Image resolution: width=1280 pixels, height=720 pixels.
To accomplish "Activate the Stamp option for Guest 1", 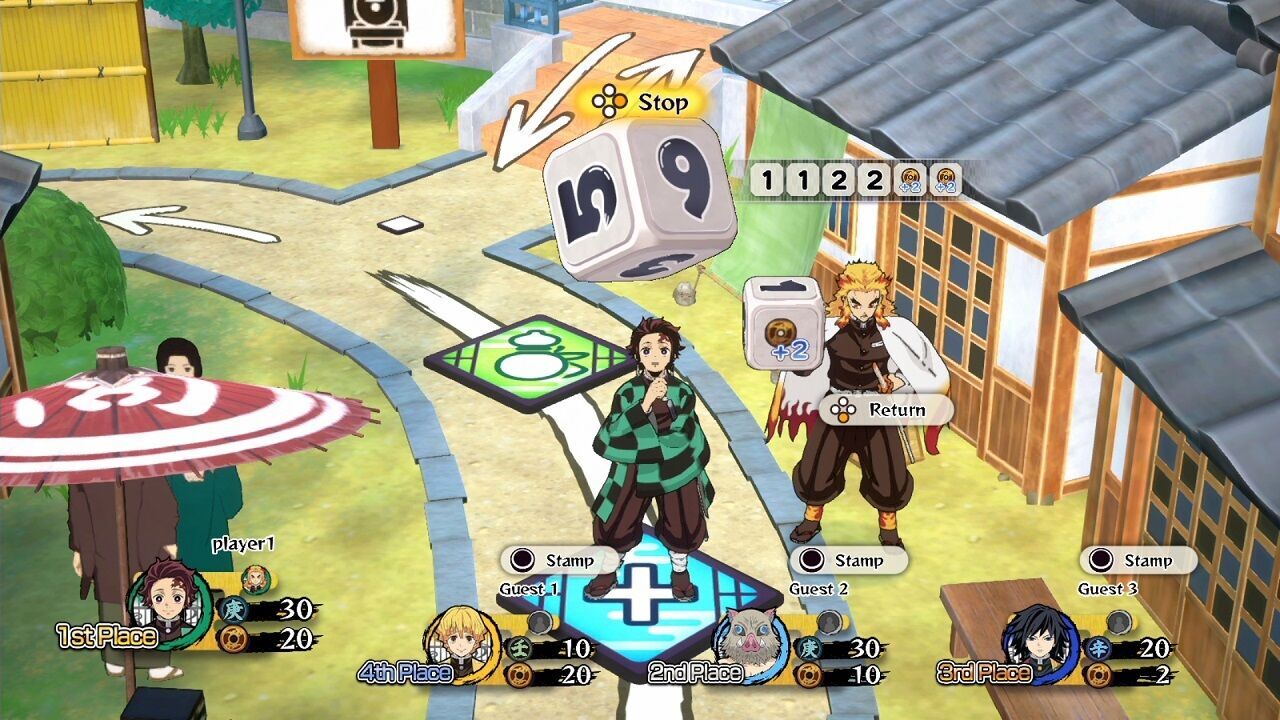I will pyautogui.click(x=560, y=561).
